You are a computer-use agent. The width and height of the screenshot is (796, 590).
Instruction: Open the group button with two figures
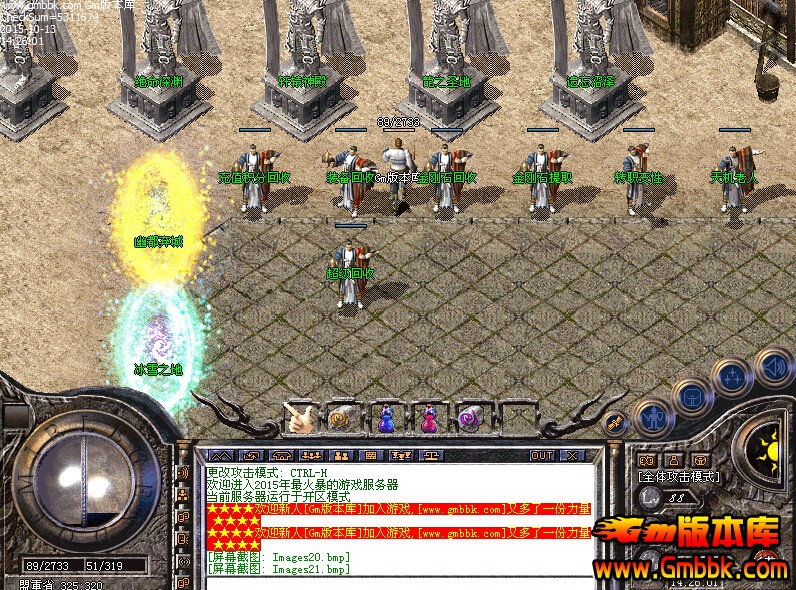[342, 456]
